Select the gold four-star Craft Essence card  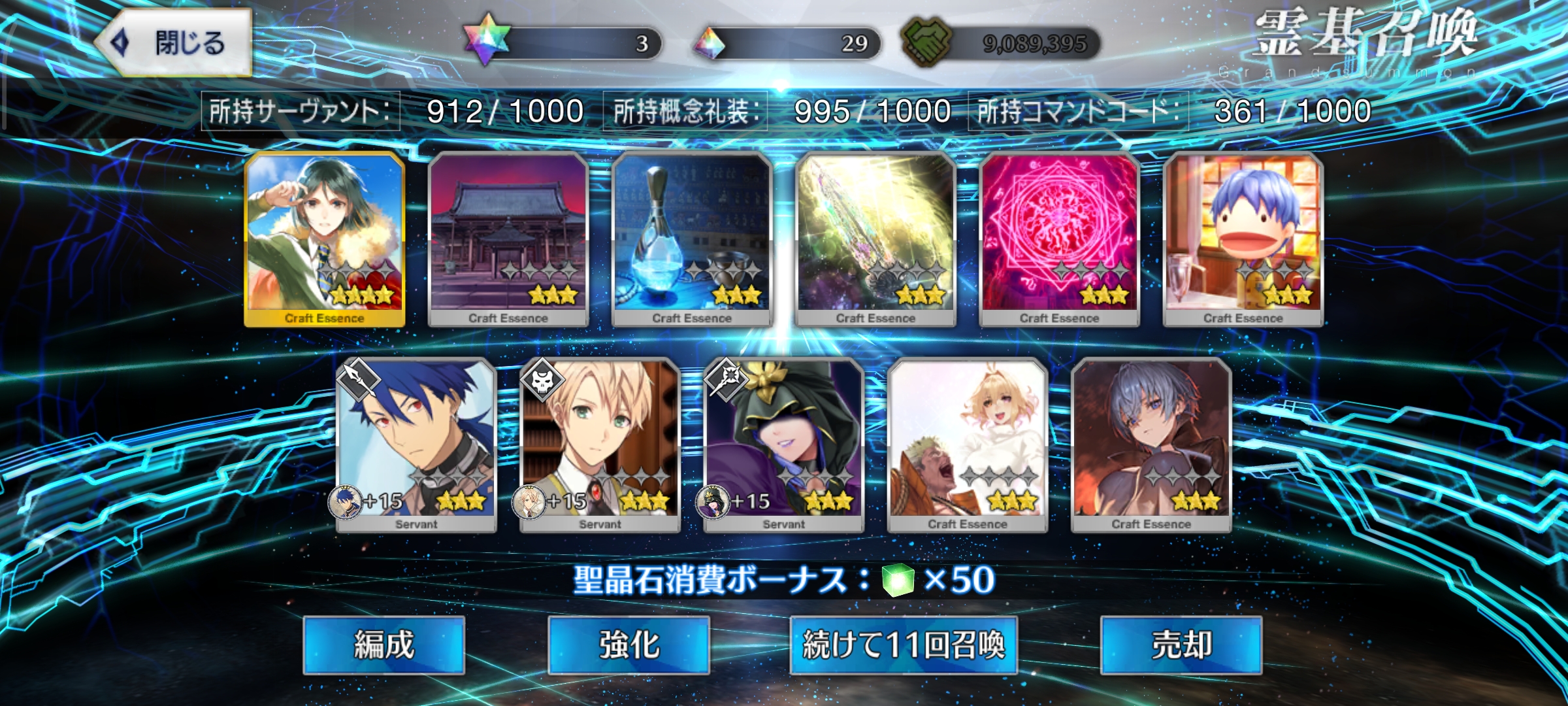(325, 239)
